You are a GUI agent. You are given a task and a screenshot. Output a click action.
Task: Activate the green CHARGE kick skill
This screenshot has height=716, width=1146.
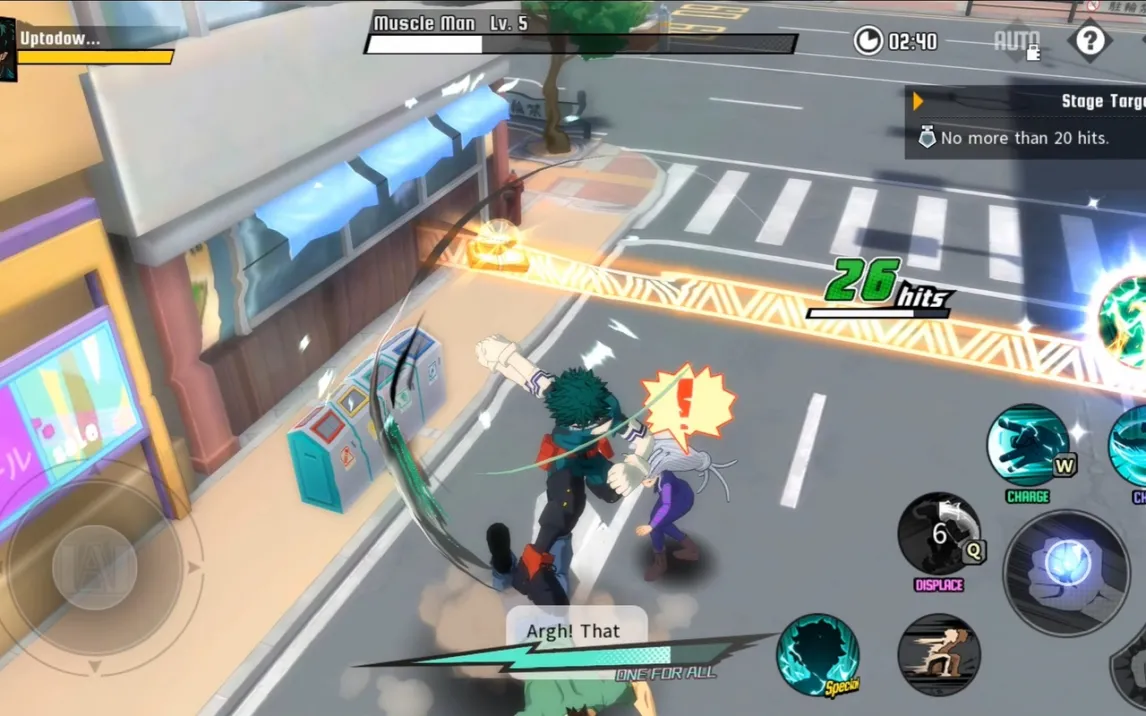1028,446
